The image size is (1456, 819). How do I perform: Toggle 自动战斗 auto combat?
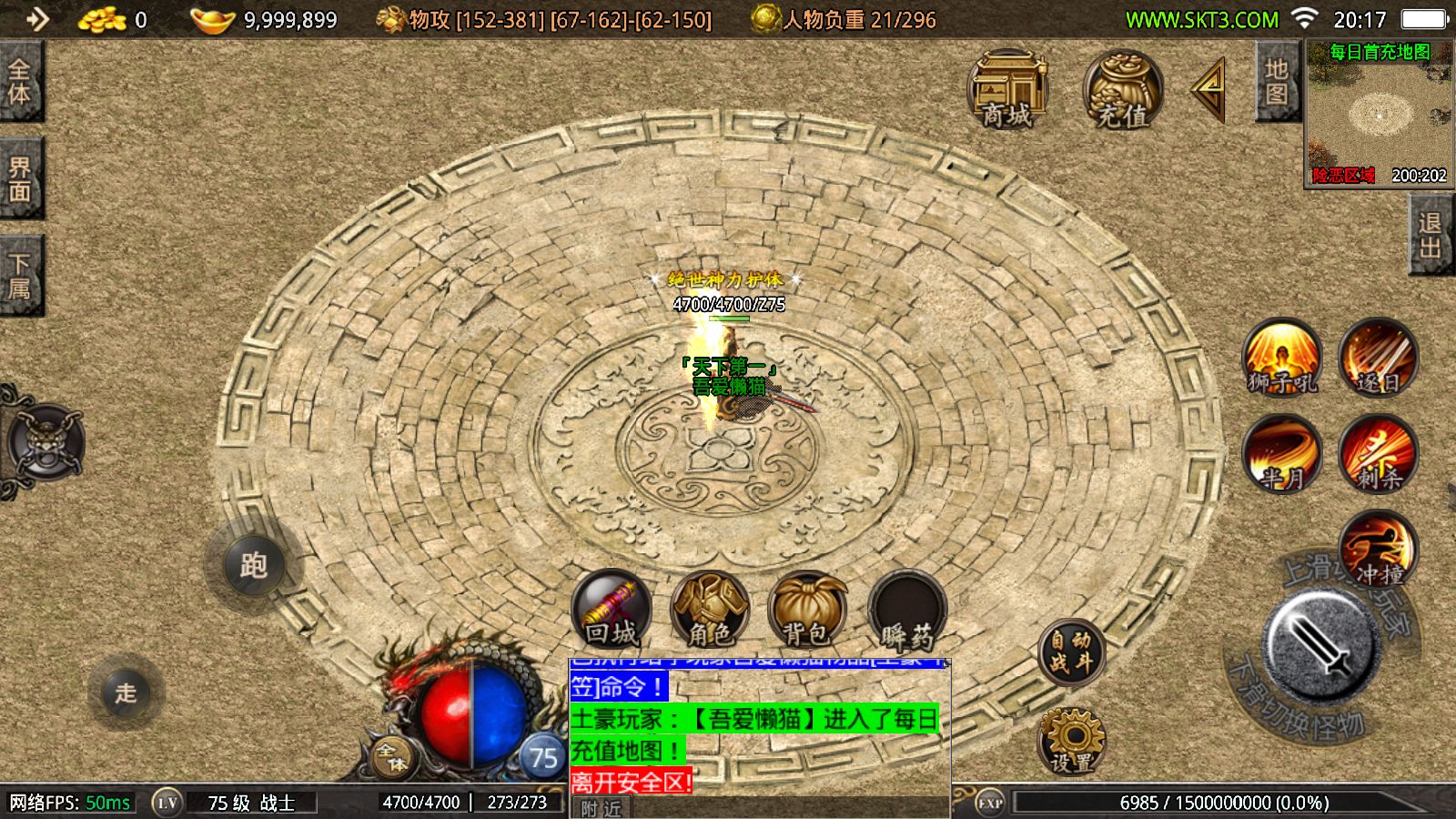coord(1071,652)
